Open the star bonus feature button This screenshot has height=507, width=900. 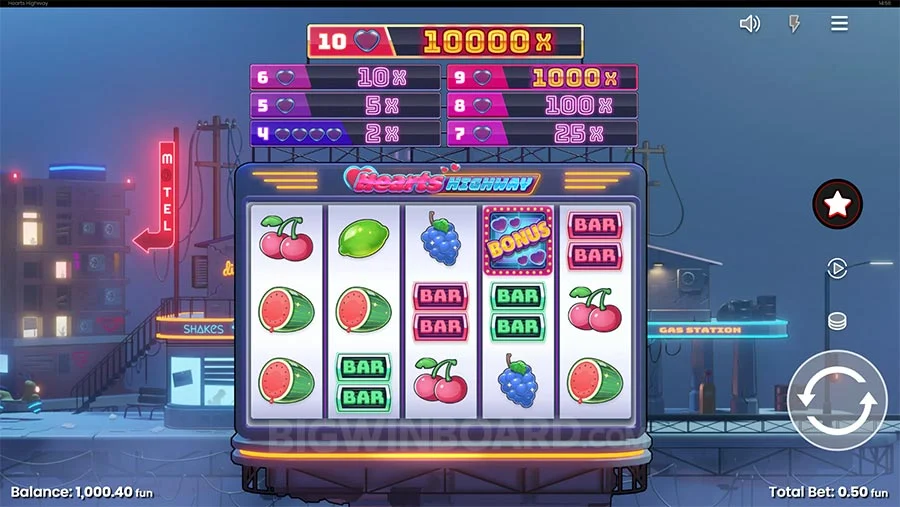(837, 204)
